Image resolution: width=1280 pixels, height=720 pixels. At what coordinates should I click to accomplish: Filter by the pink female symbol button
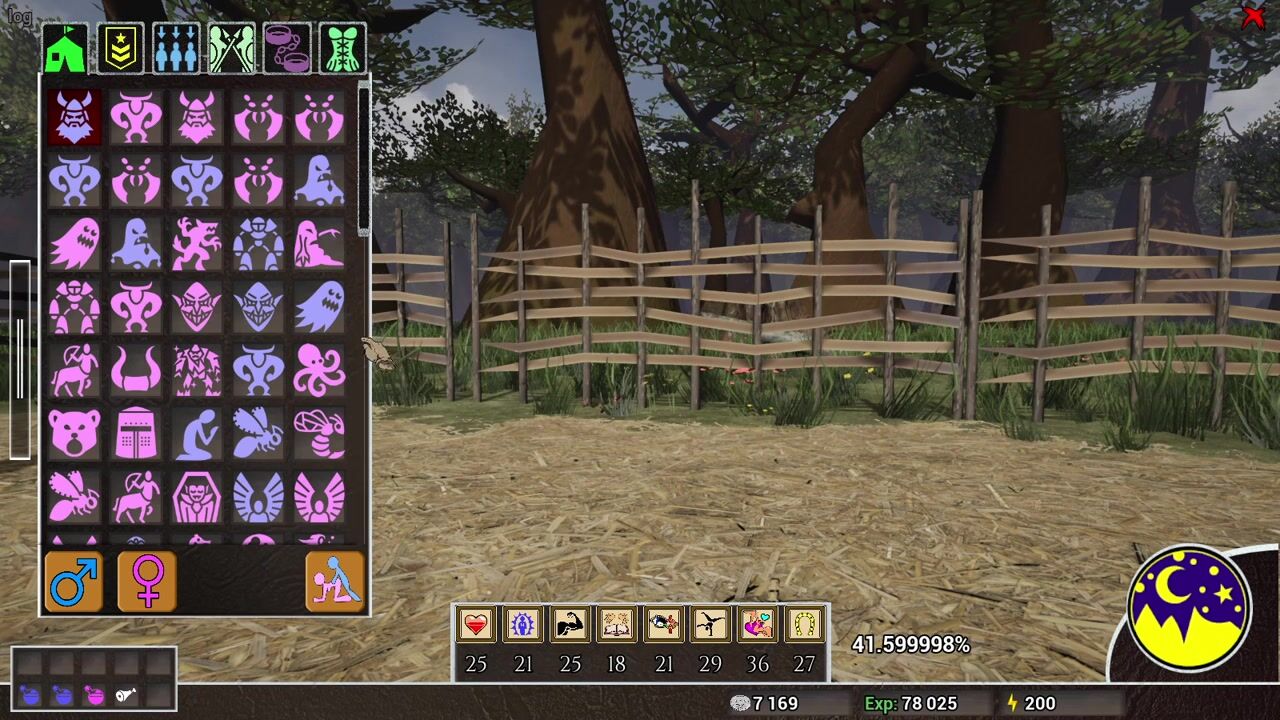pyautogui.click(x=147, y=581)
